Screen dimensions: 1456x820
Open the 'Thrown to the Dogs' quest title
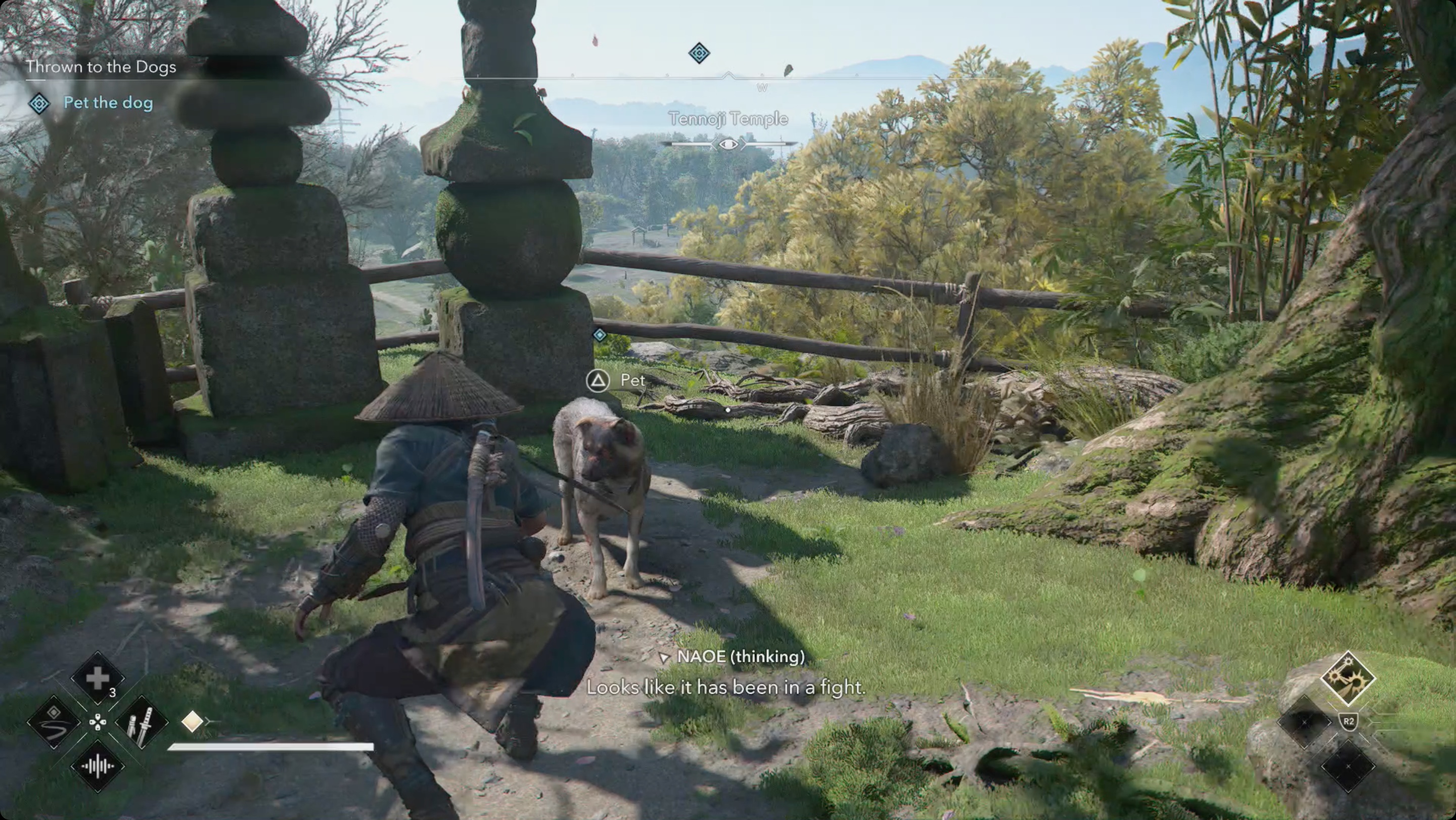[x=101, y=67]
